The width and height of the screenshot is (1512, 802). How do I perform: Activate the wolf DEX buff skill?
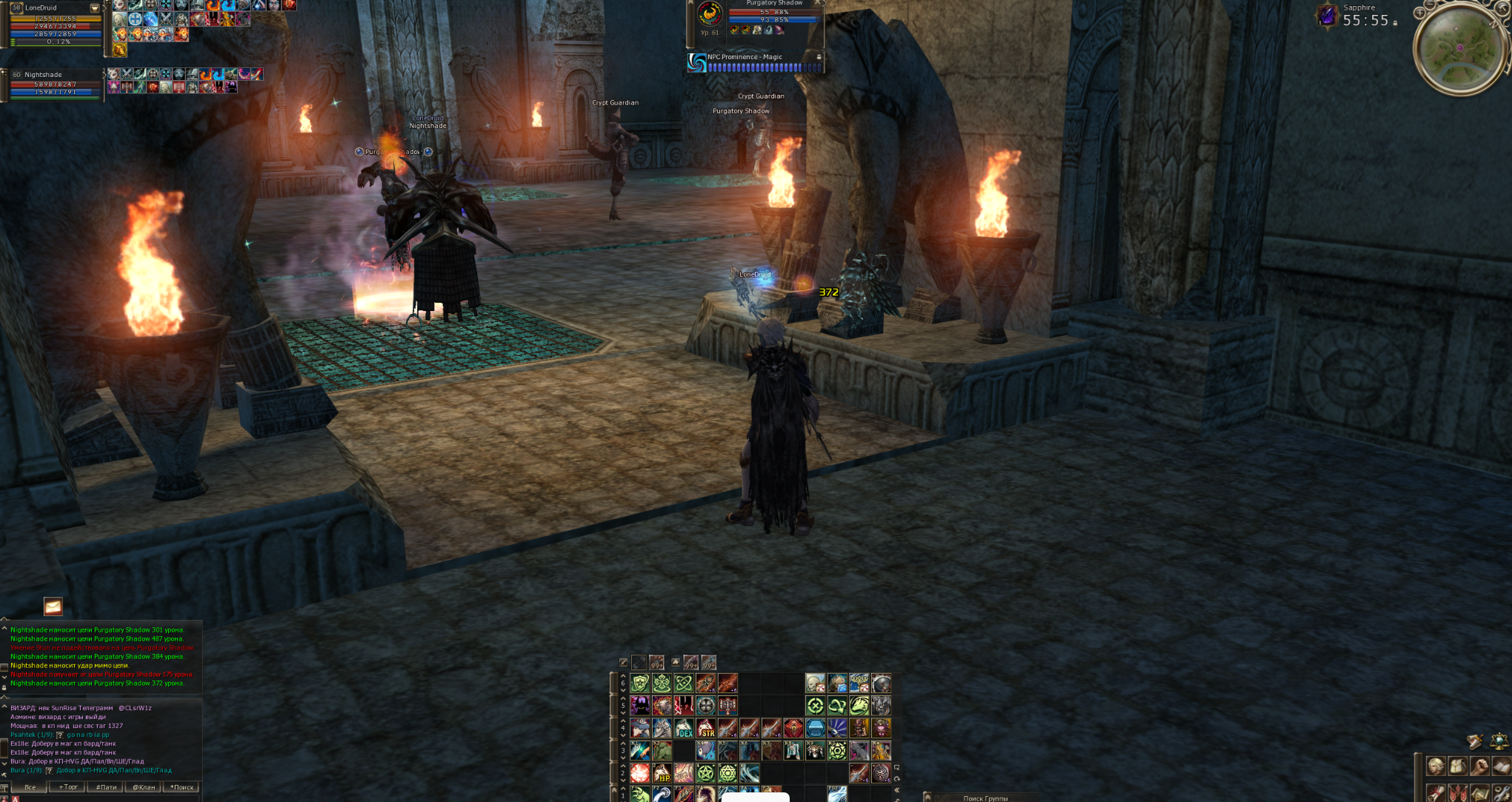tap(684, 729)
